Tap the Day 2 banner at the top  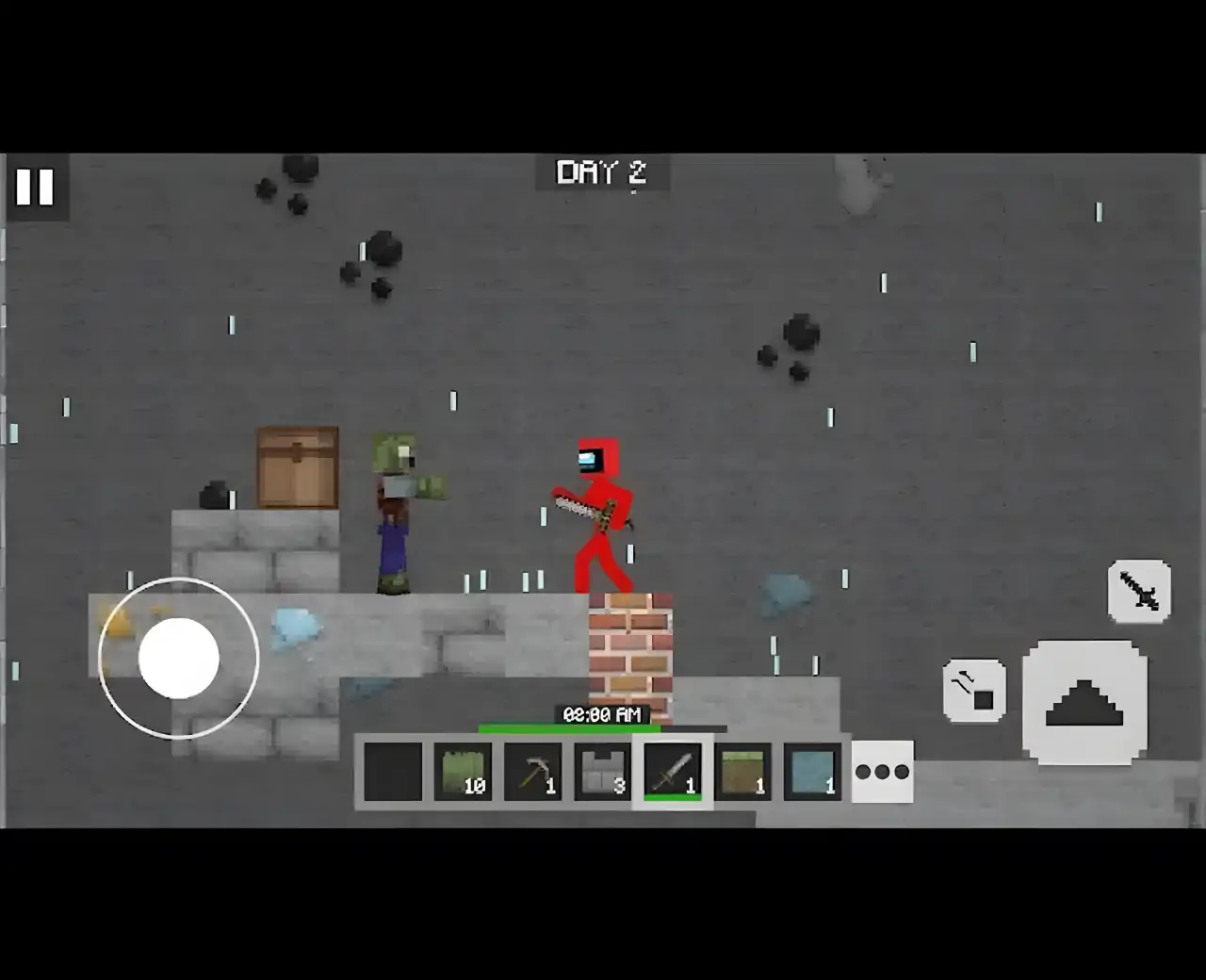[x=603, y=173]
